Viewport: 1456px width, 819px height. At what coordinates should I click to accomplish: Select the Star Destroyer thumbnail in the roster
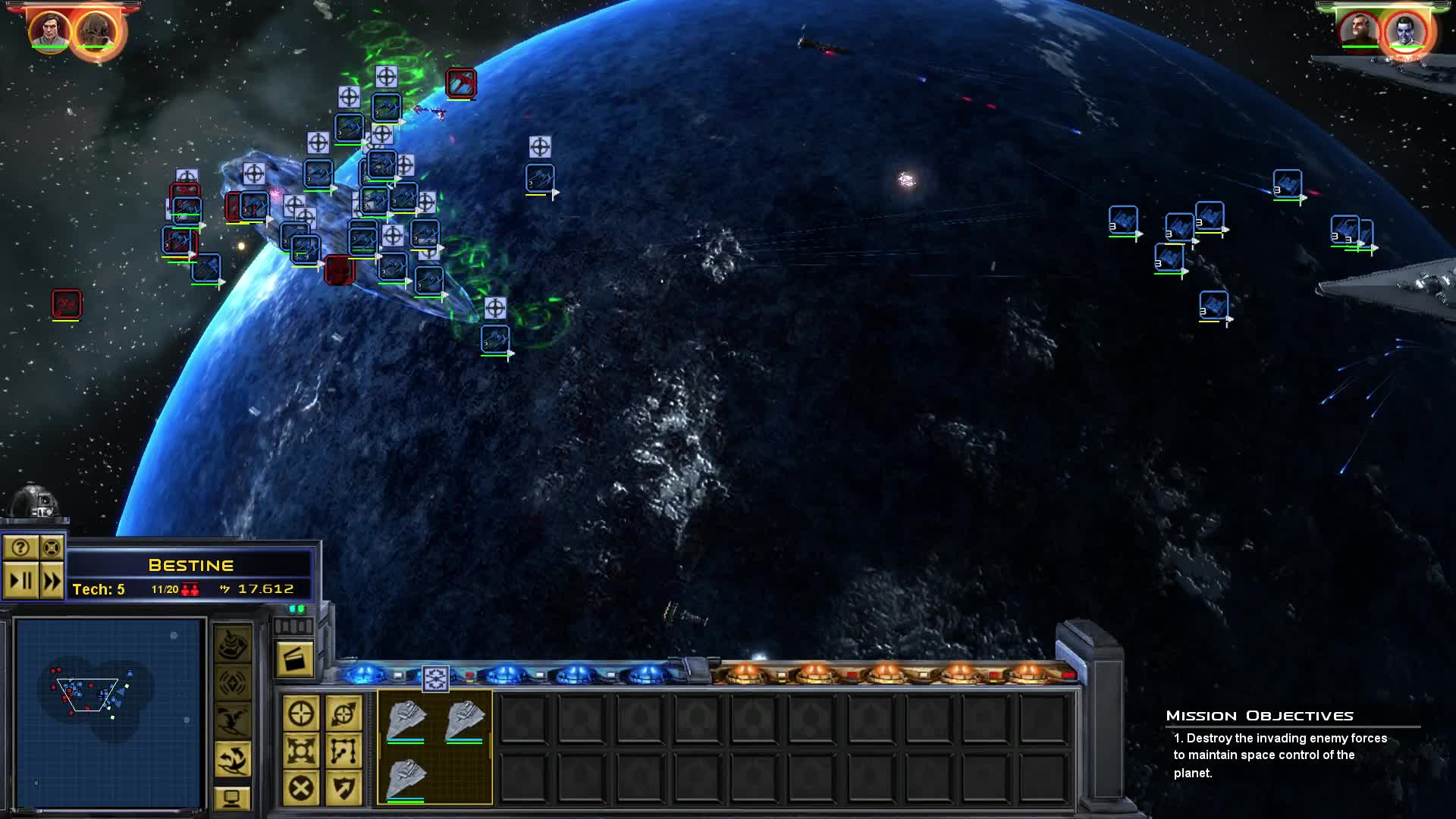[x=408, y=718]
